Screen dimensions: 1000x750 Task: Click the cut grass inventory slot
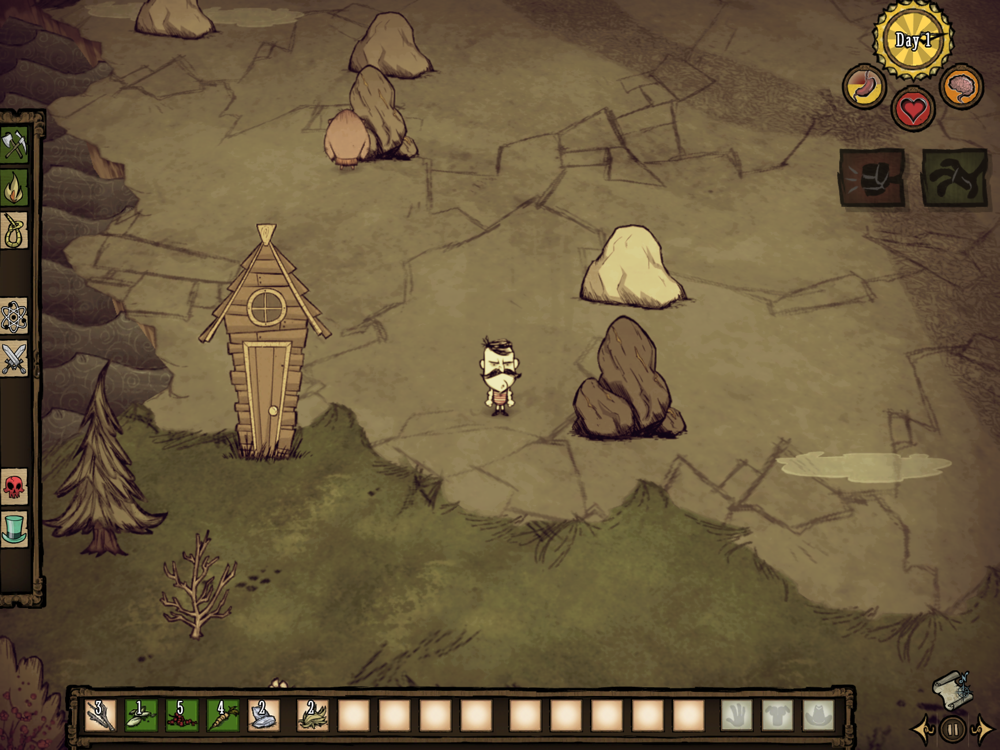click(x=313, y=715)
